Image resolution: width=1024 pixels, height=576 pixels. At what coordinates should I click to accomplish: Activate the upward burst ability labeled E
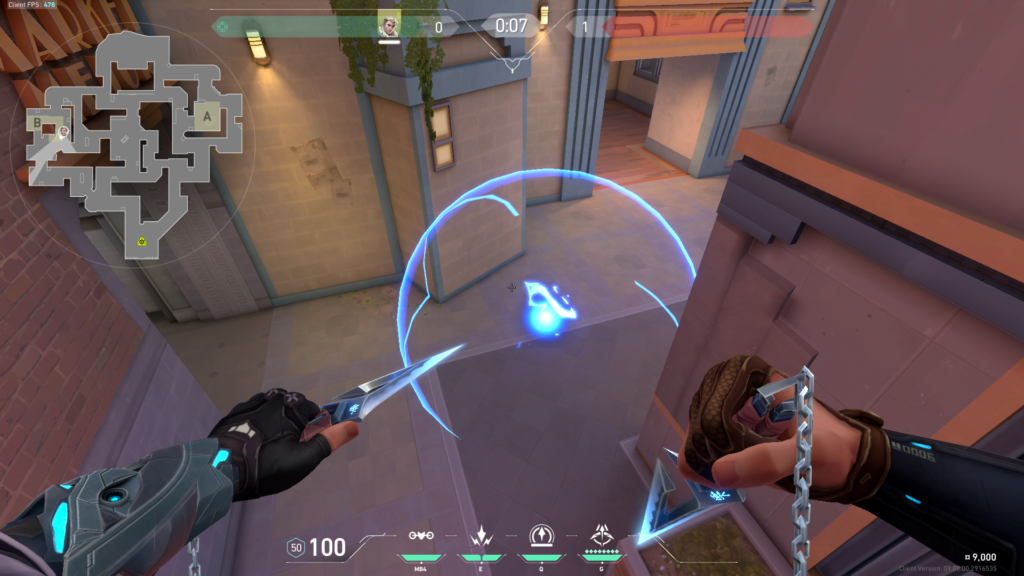481,535
